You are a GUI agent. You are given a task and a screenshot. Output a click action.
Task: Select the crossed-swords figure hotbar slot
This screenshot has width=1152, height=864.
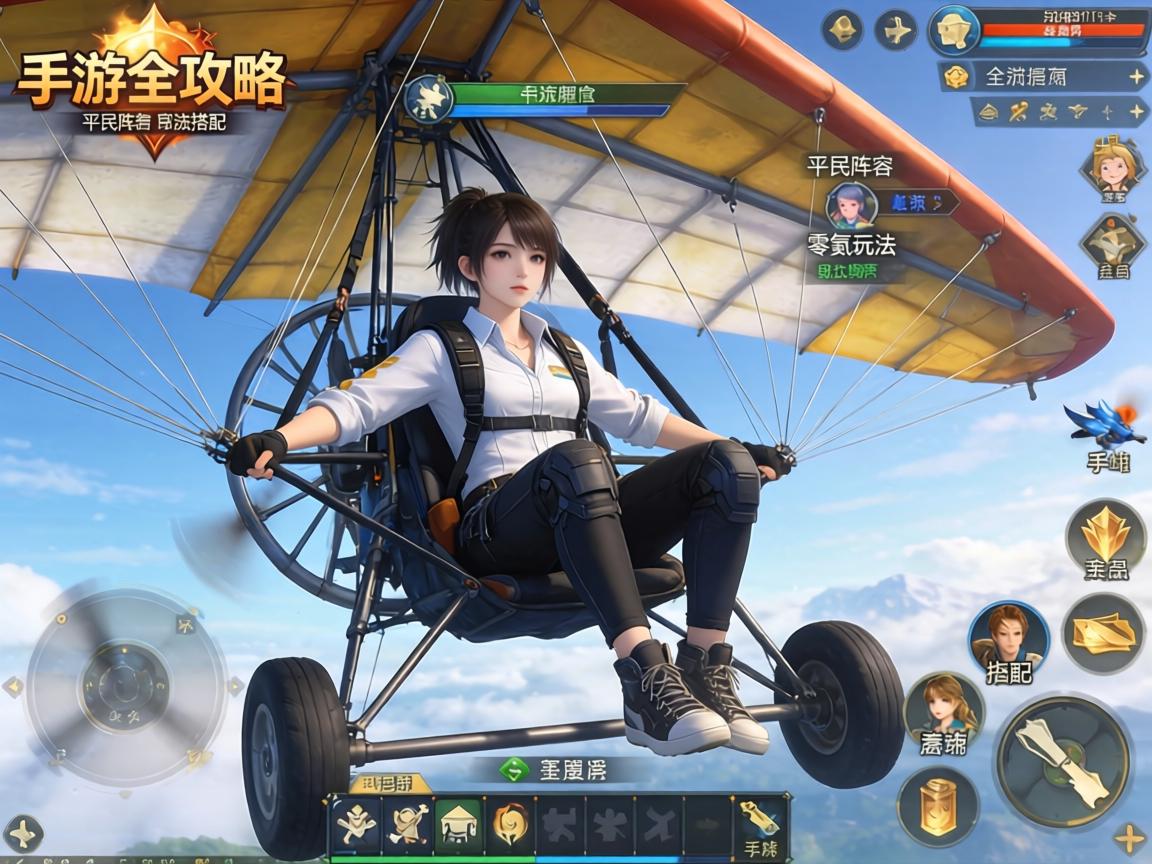[x=357, y=824]
